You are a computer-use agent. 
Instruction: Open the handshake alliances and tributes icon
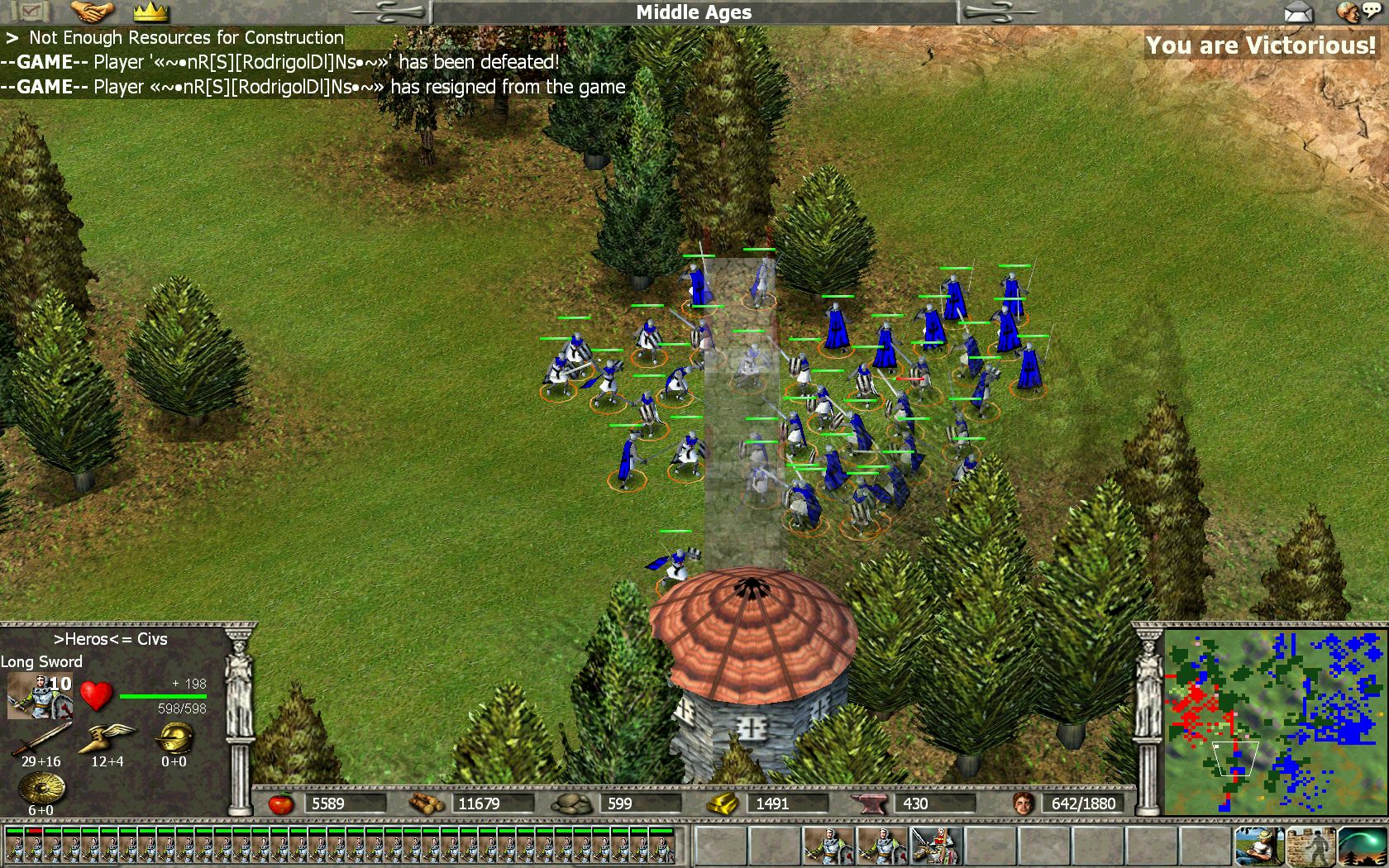[x=92, y=12]
